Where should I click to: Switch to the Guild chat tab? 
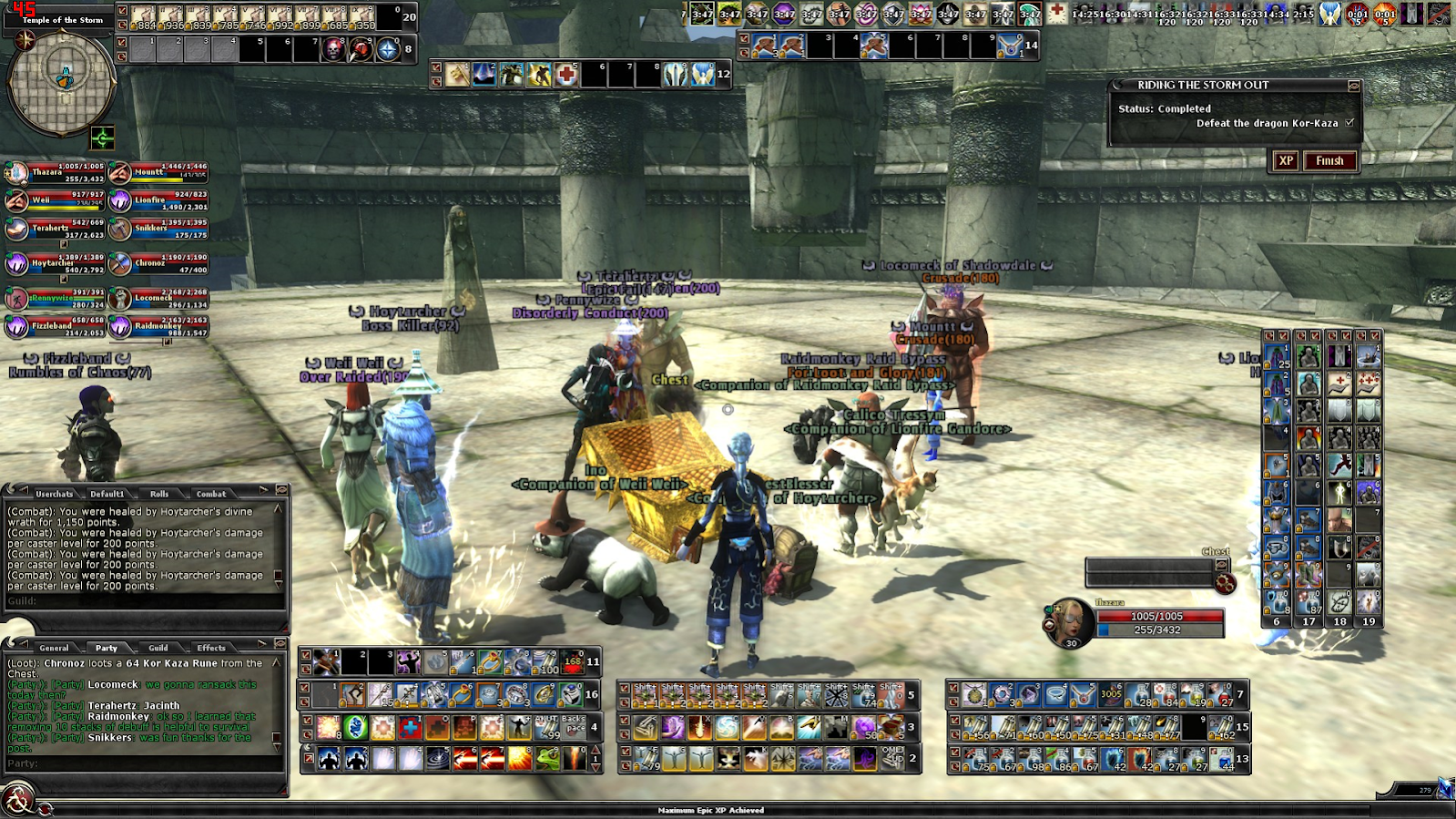pyautogui.click(x=158, y=648)
